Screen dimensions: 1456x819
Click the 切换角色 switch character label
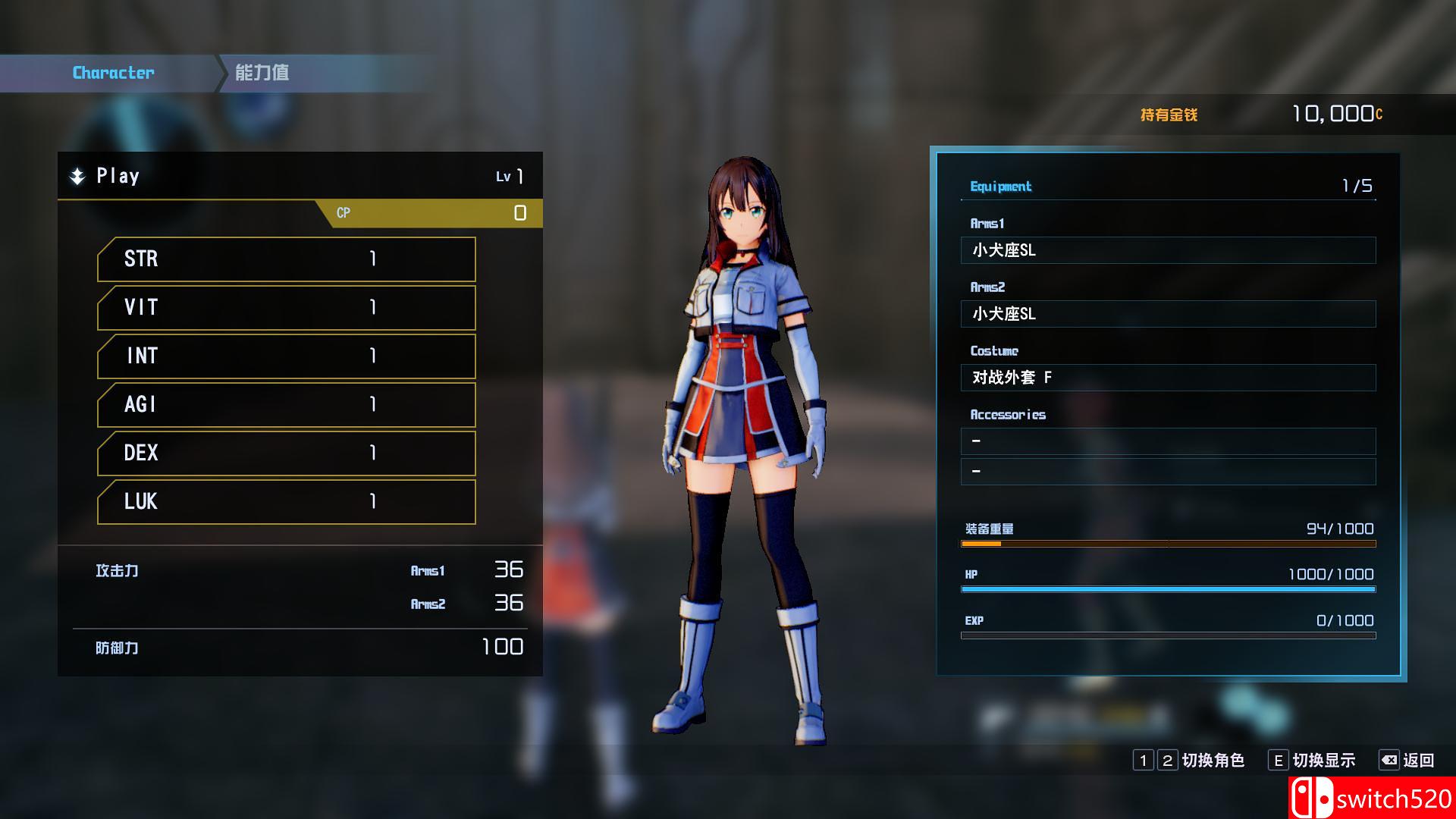tap(1213, 761)
